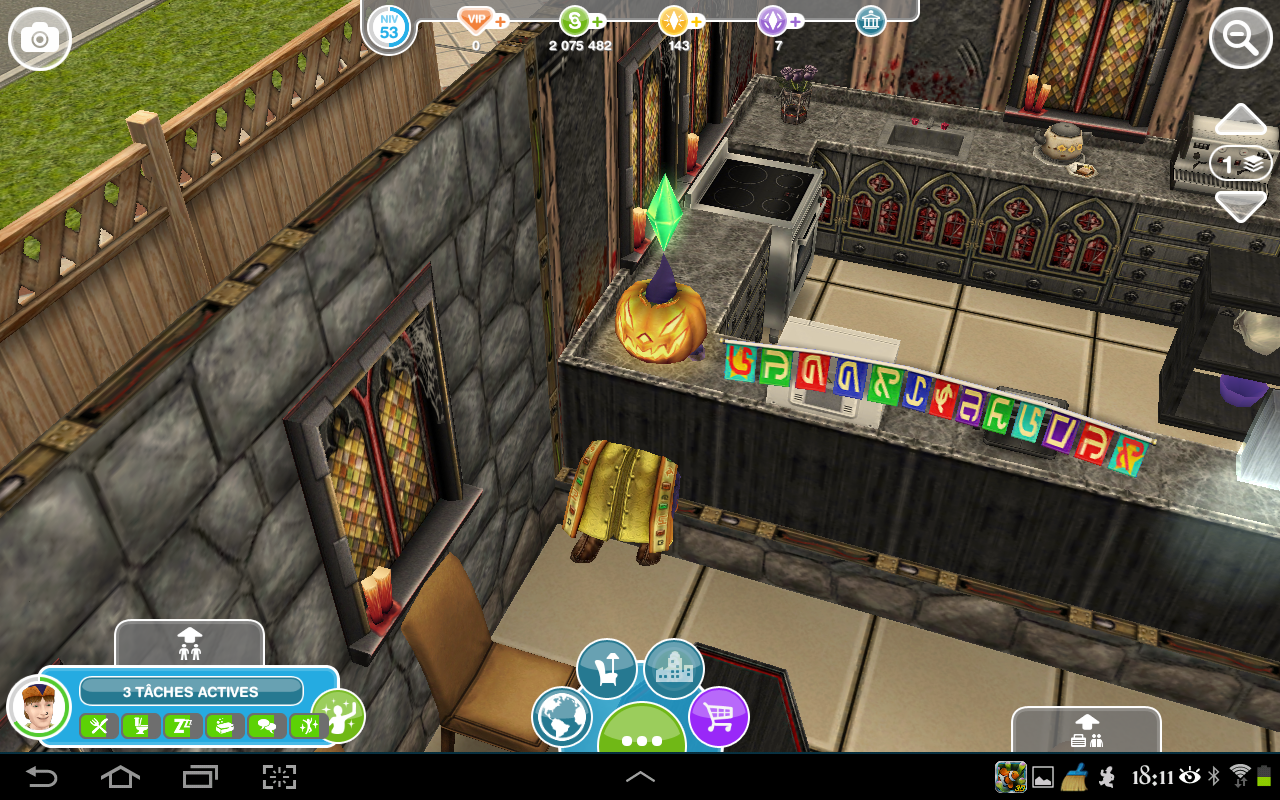
Task: Toggle the magnifier zoom-out button
Action: point(1240,39)
